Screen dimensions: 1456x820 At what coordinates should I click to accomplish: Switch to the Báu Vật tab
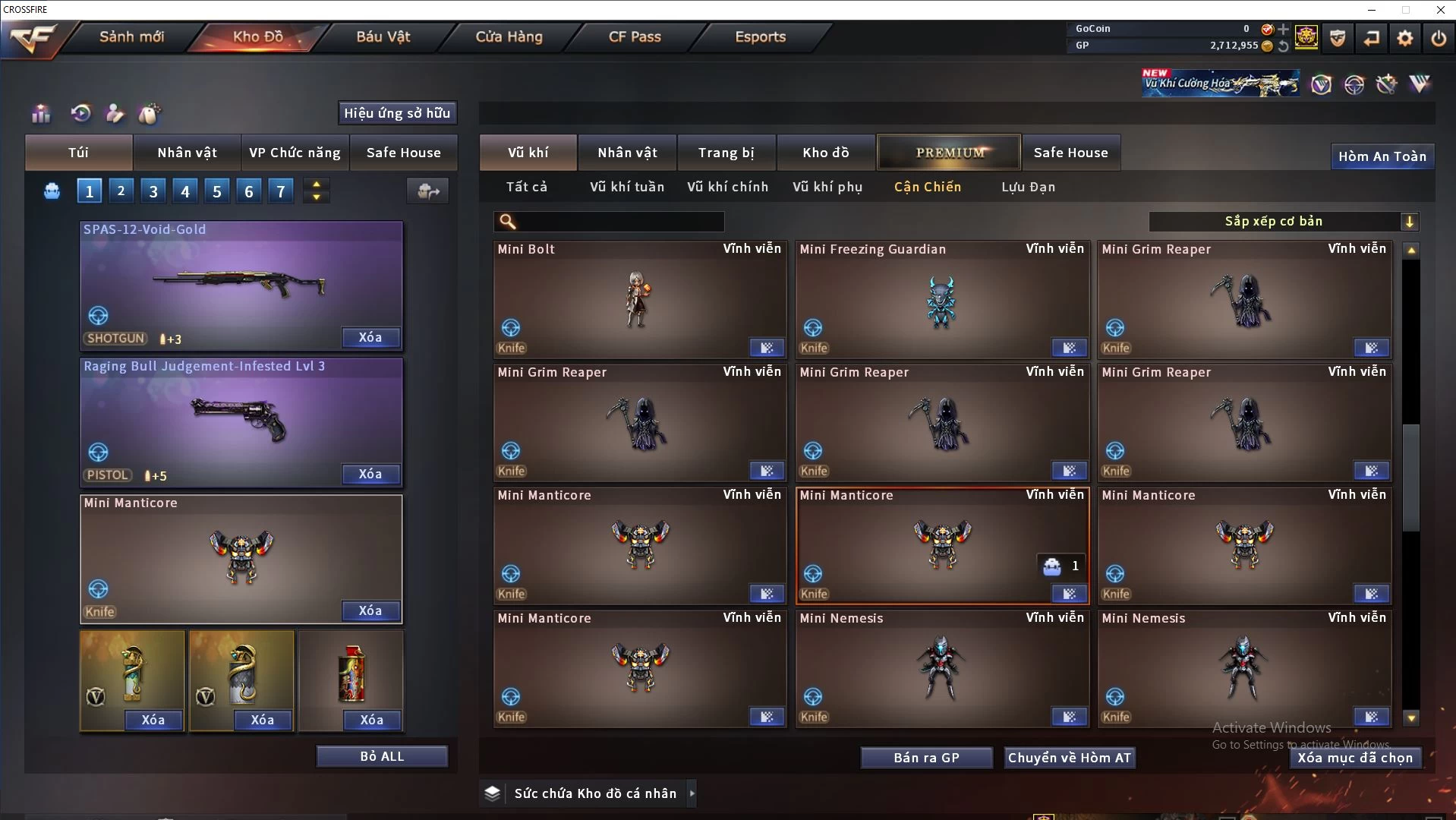tap(383, 36)
